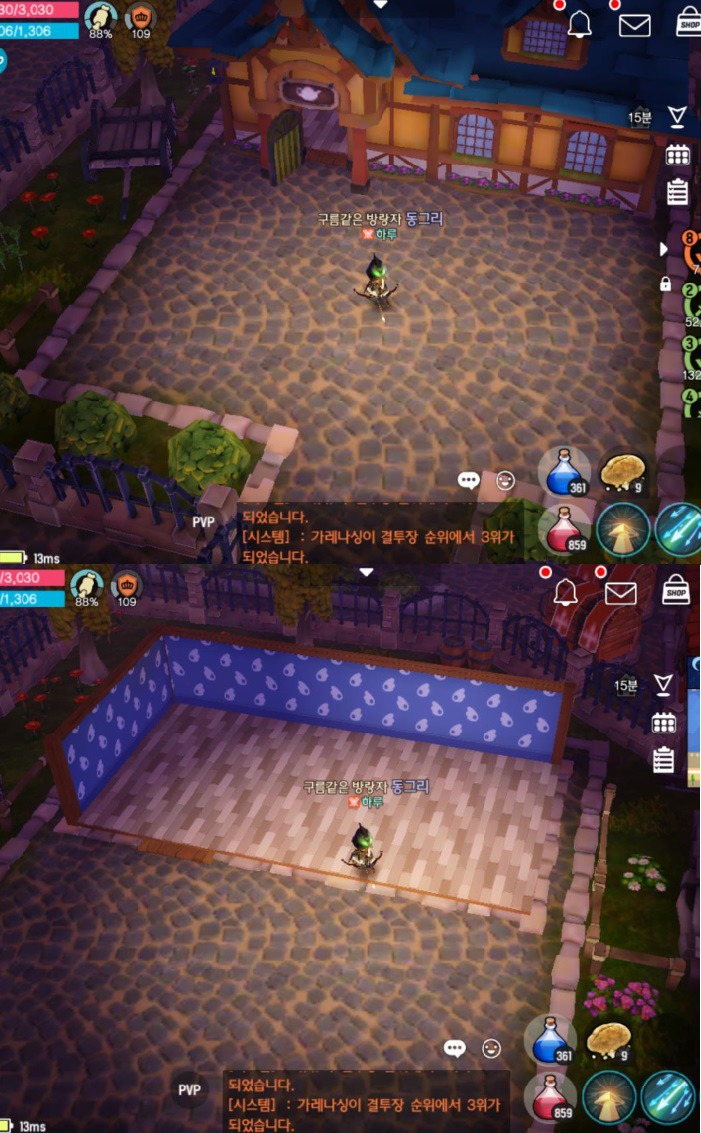This screenshot has height=1133, width=701.
Task: Open the calendar icon beside the wallpapered room
Action: click(x=663, y=723)
